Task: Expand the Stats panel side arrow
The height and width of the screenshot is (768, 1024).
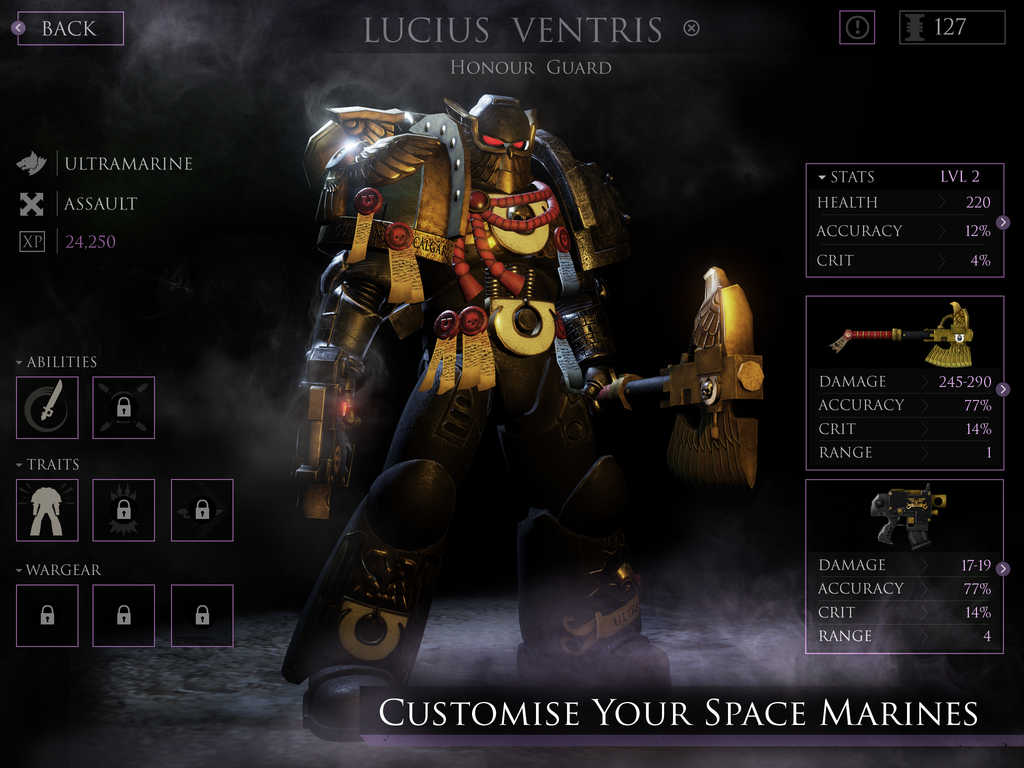Action: point(1002,222)
